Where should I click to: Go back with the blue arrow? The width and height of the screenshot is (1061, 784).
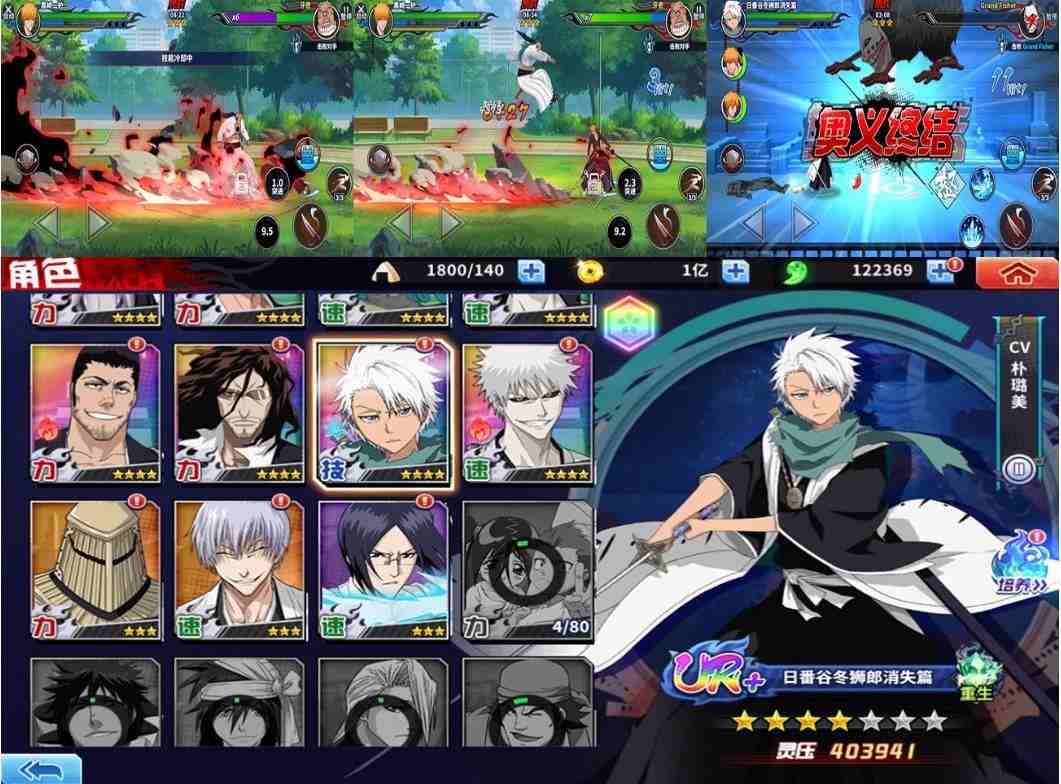click(x=40, y=768)
